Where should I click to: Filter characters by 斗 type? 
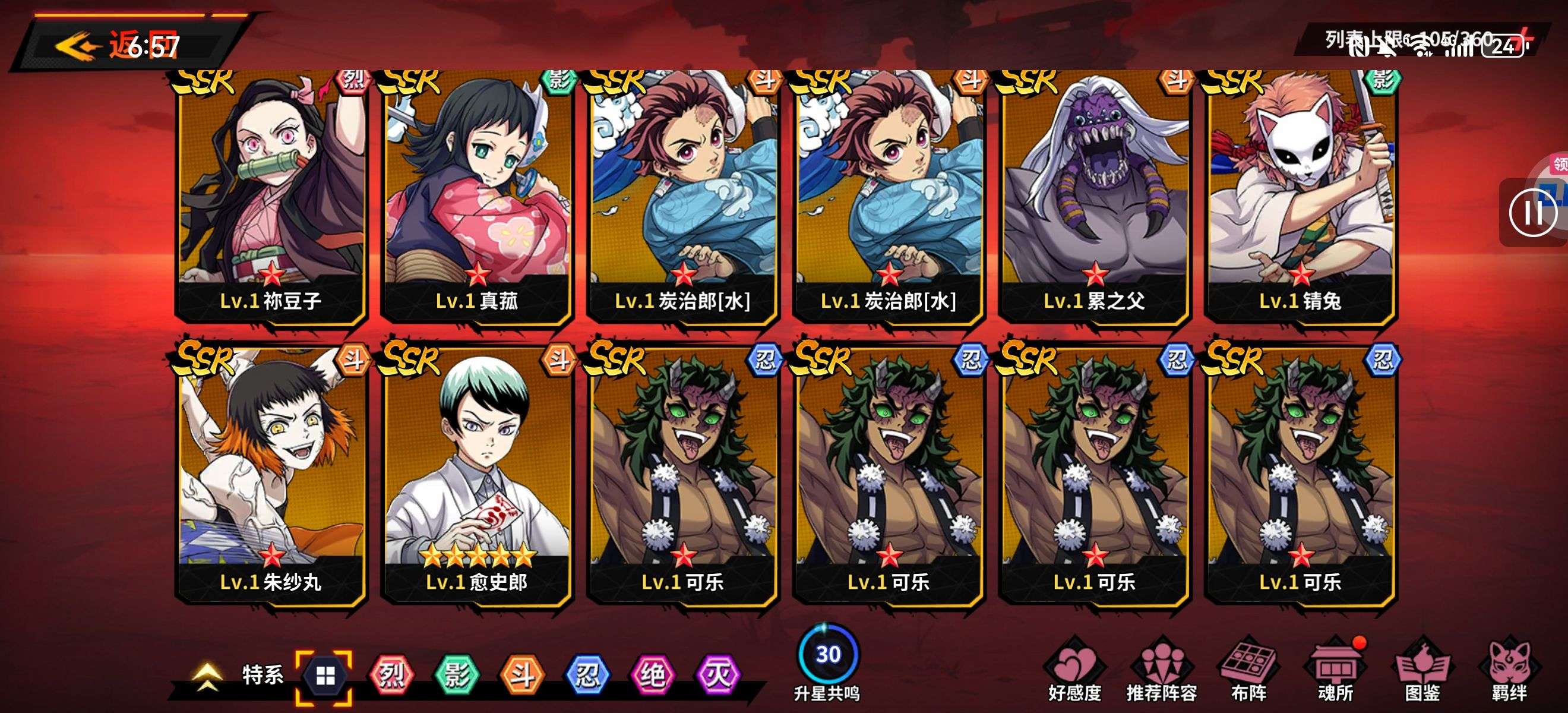pyautogui.click(x=521, y=675)
